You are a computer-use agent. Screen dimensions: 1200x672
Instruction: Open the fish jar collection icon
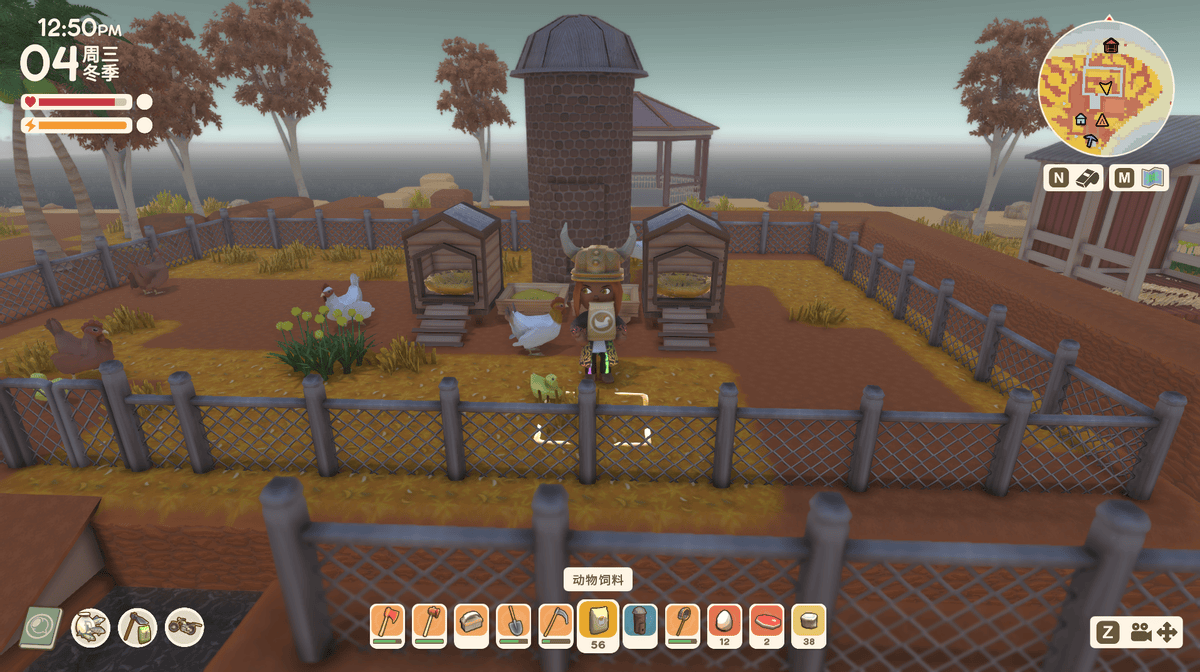coord(90,627)
